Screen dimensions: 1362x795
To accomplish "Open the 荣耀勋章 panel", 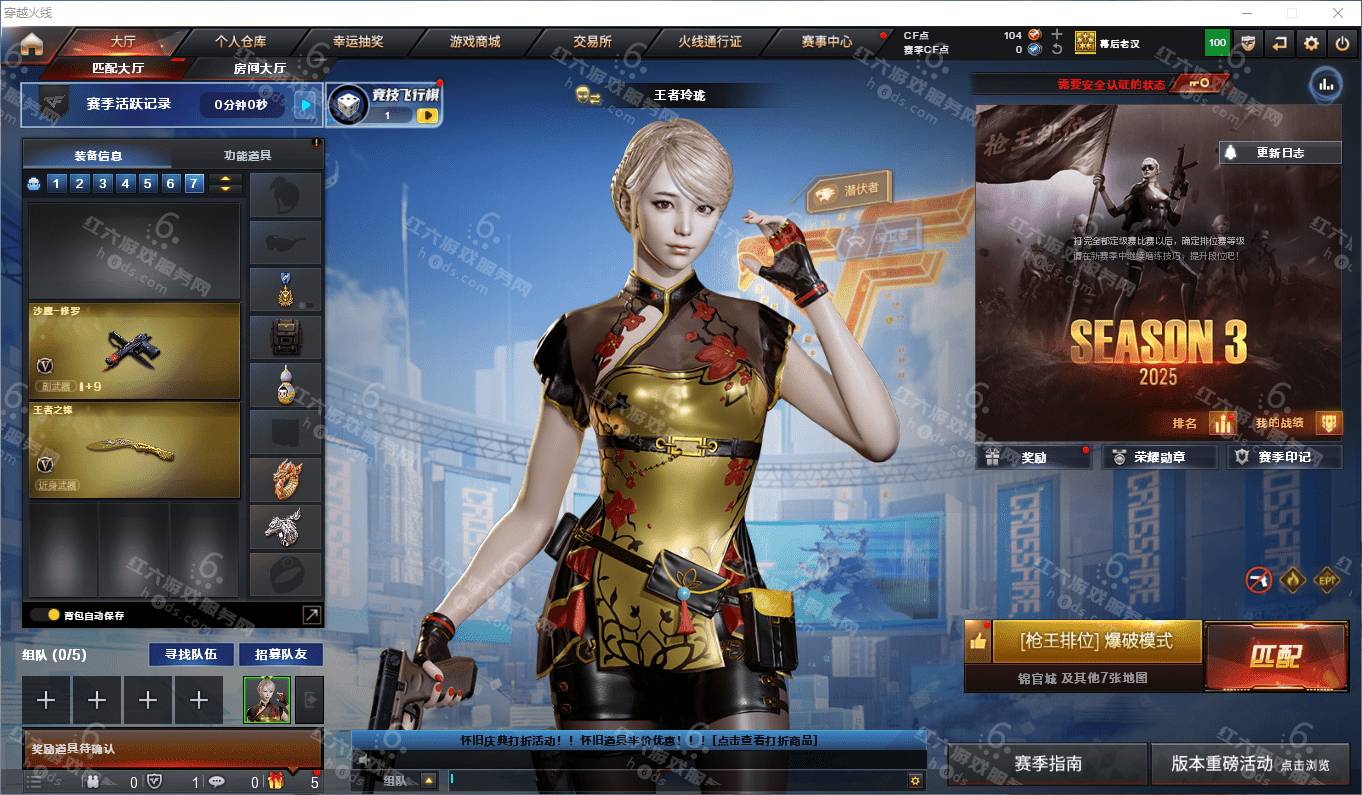I will click(x=1160, y=457).
